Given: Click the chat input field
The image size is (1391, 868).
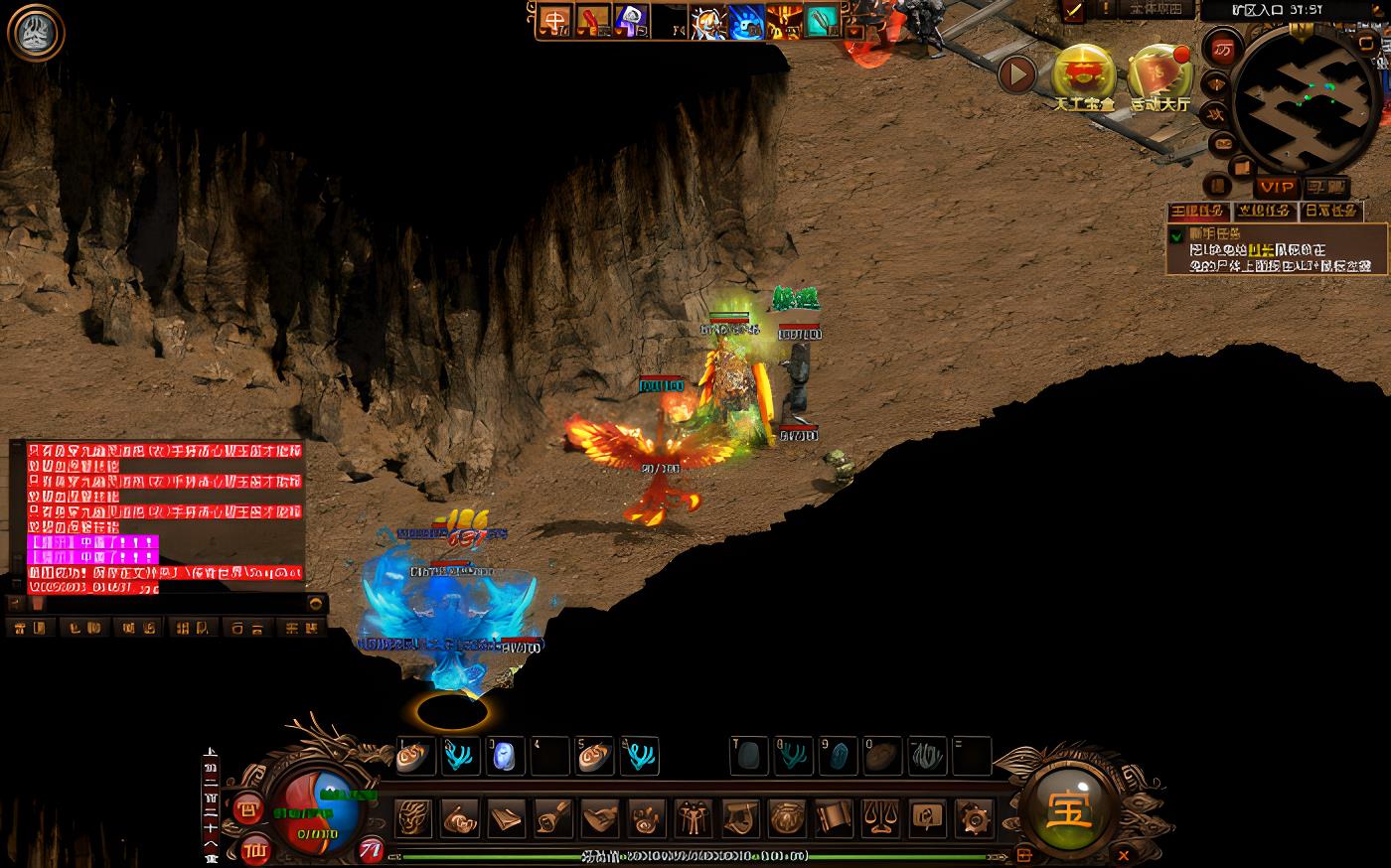Looking at the screenshot, I should [169, 603].
